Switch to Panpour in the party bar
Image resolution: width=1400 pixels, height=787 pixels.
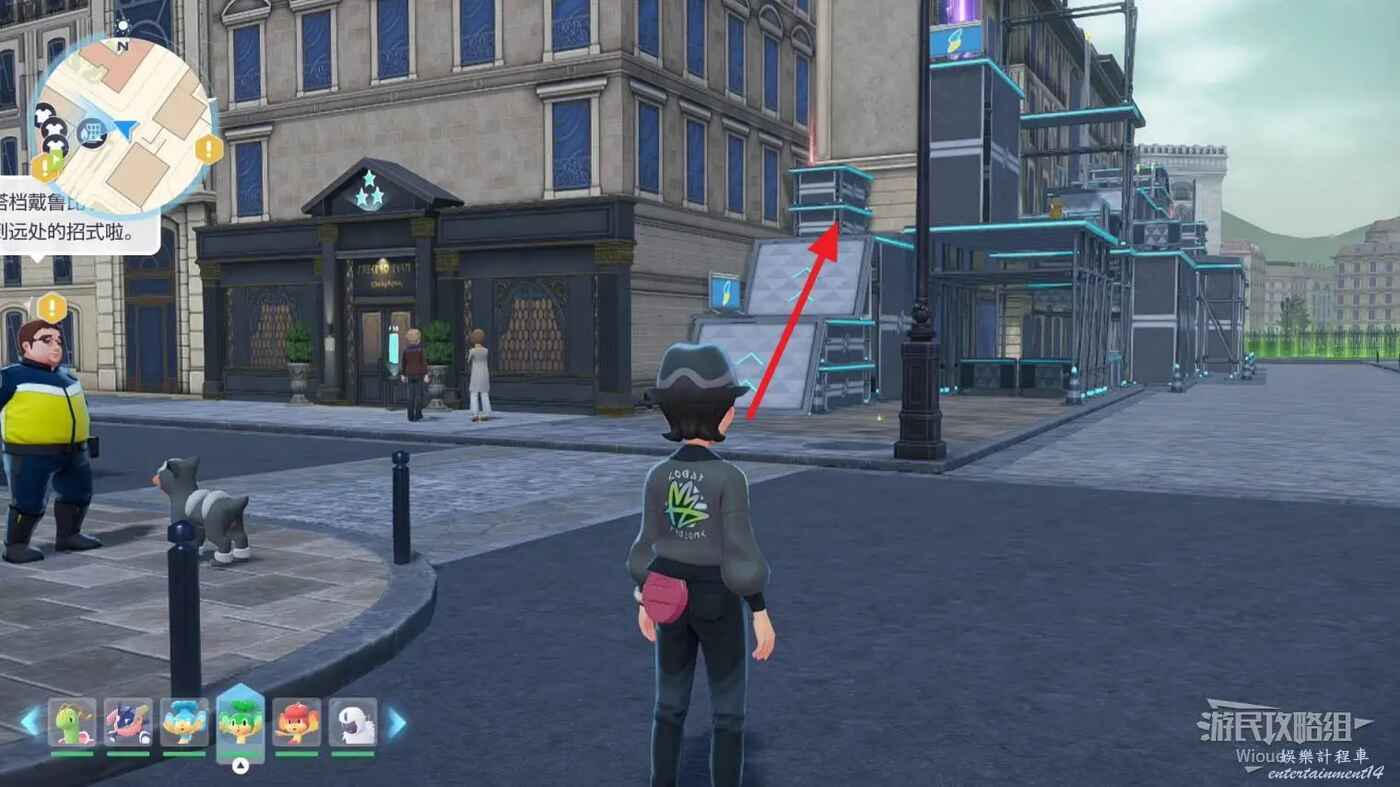click(x=184, y=722)
